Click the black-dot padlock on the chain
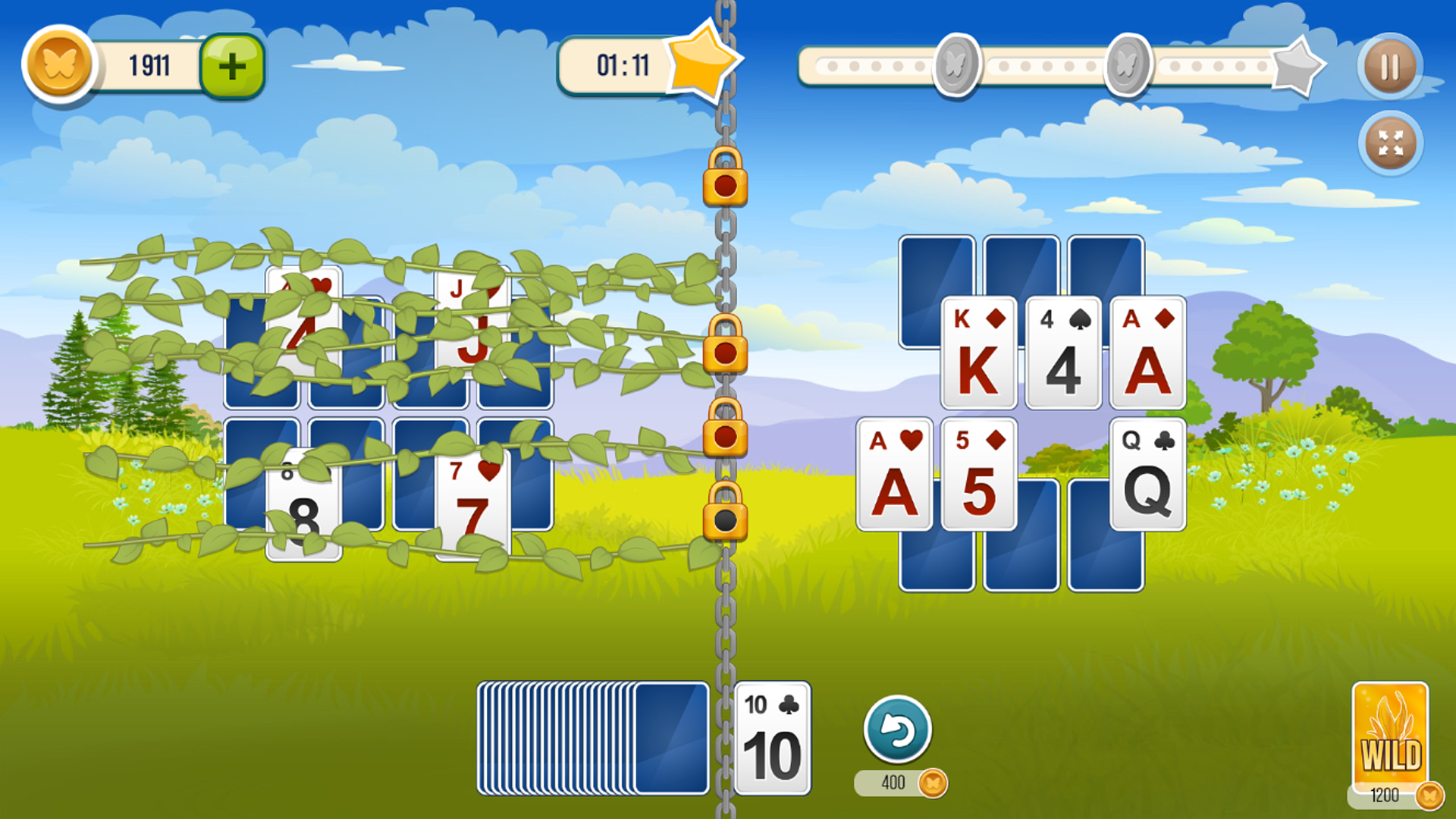Image resolution: width=1456 pixels, height=819 pixels. click(724, 519)
